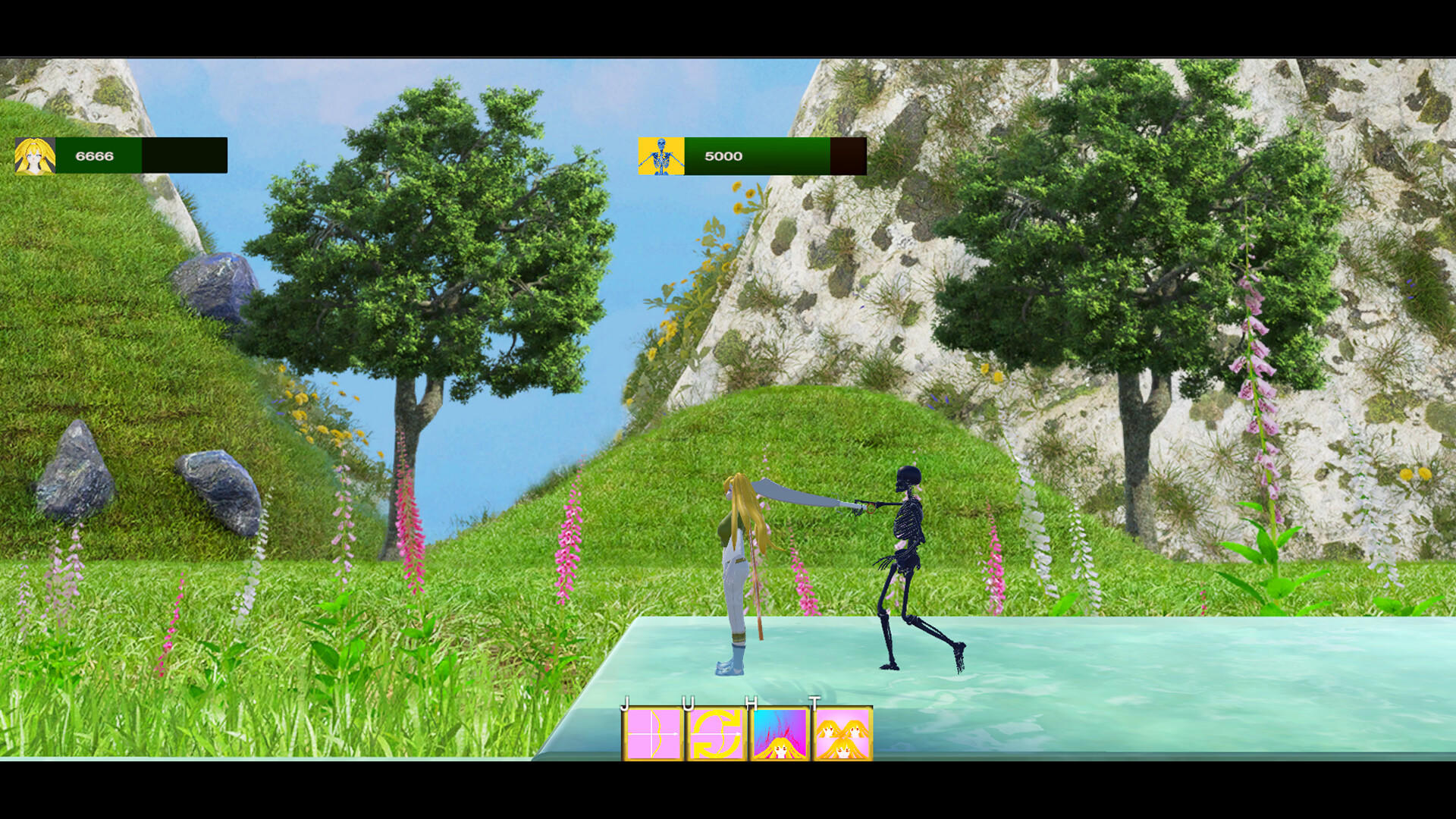Trigger the T triple clone skill icon
This screenshot has height=819, width=1456.
(x=842, y=733)
